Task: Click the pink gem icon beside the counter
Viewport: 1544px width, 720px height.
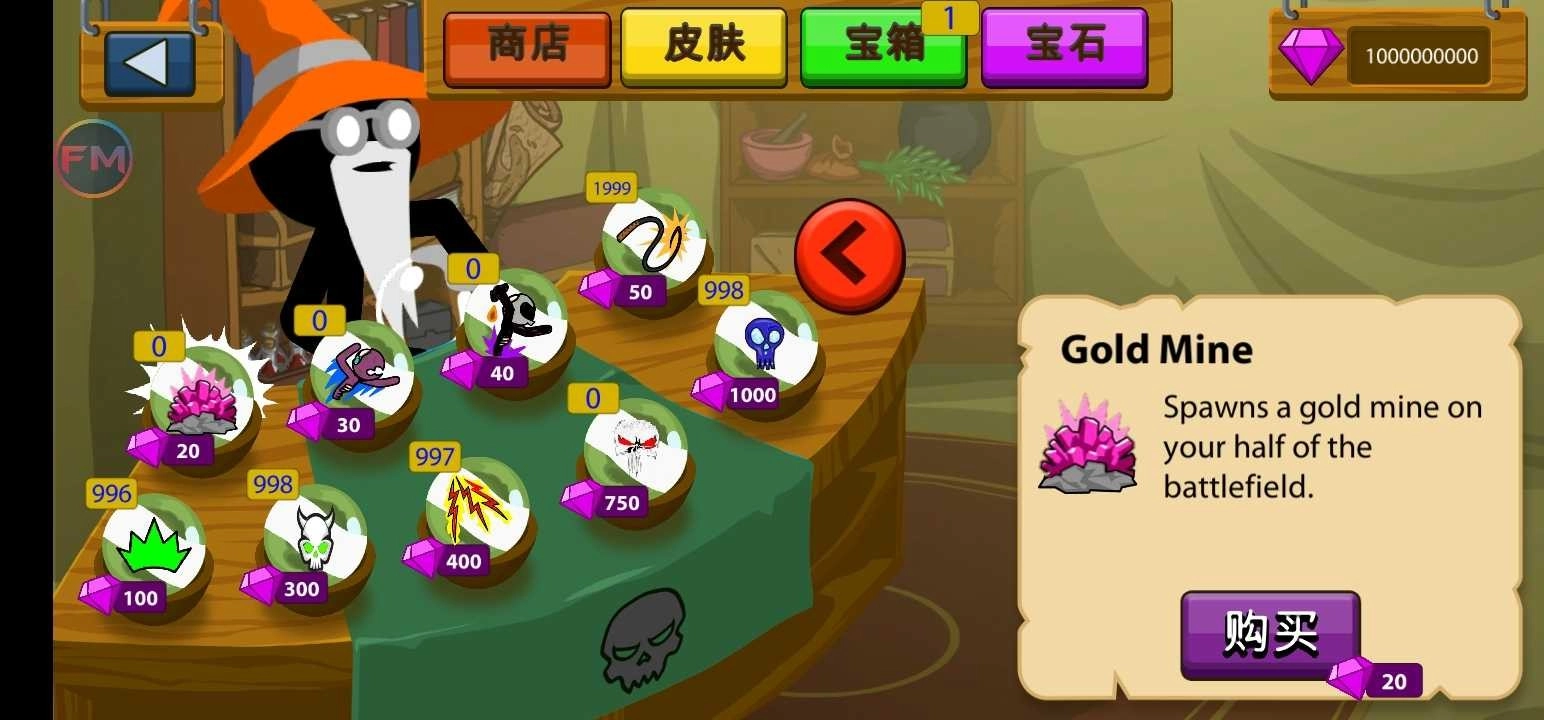Action: (x=1311, y=55)
